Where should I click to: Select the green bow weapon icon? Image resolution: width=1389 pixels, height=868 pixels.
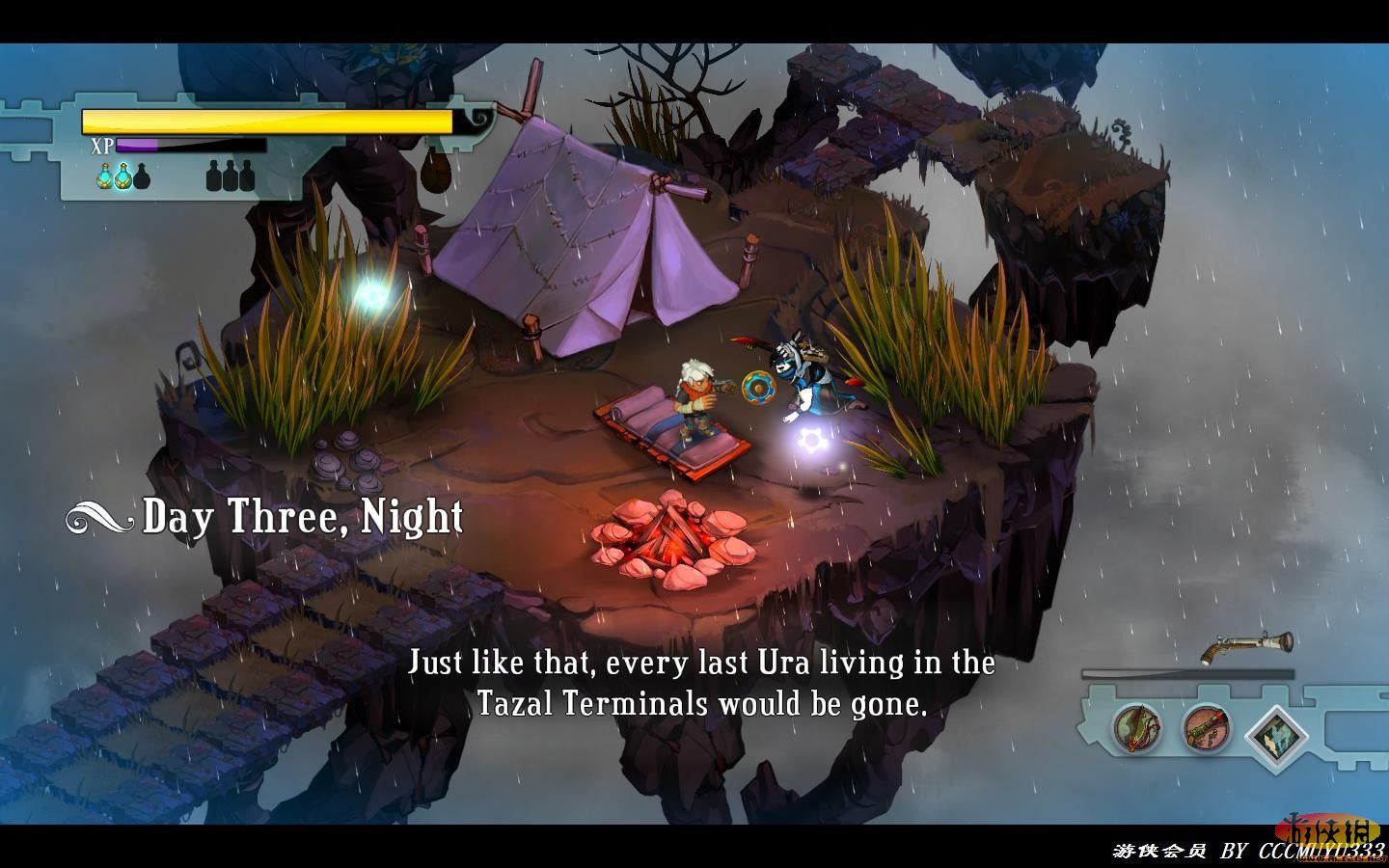click(x=1136, y=729)
